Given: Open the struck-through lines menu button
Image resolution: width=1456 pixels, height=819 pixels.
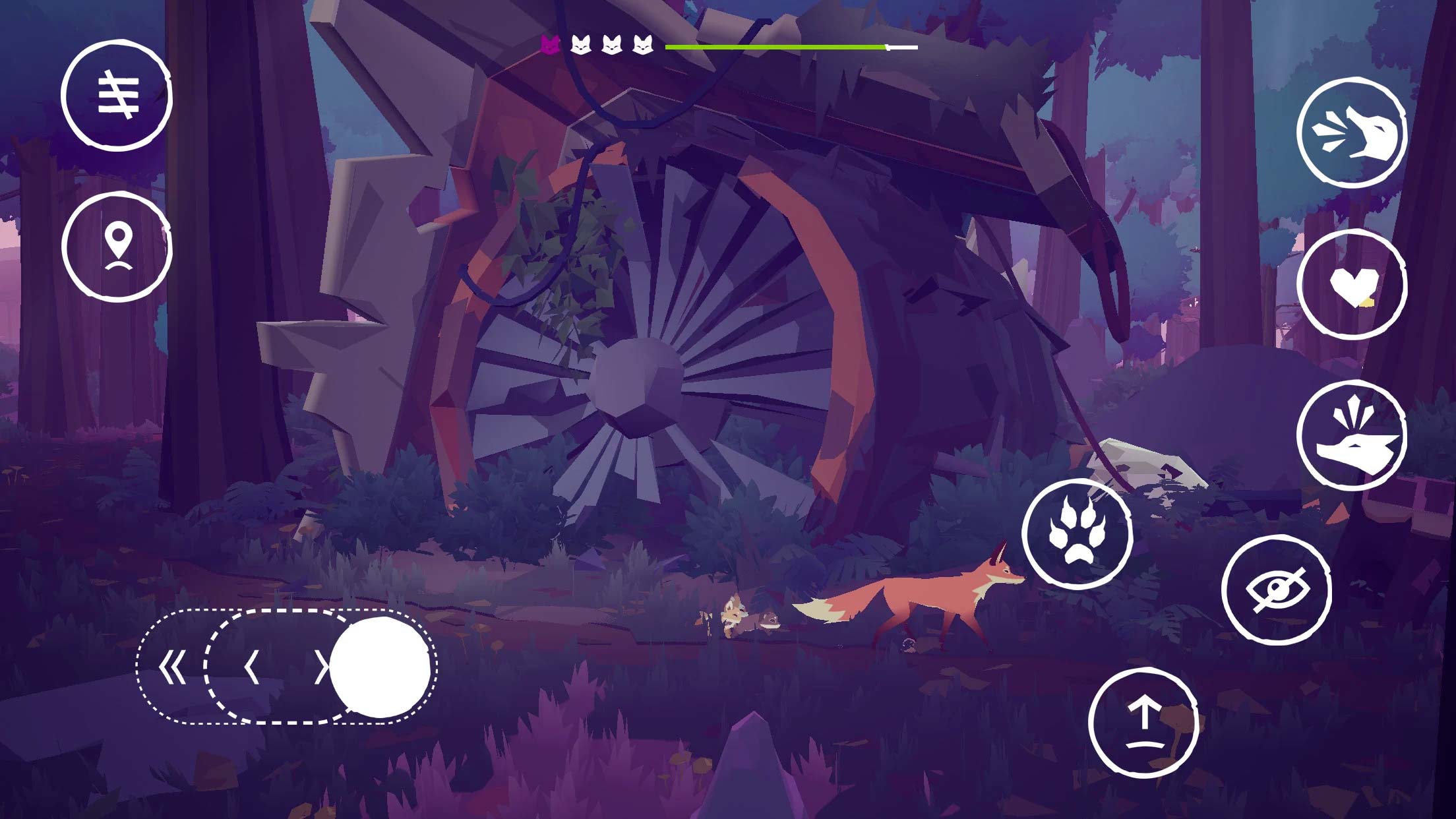Looking at the screenshot, I should click(x=117, y=96).
